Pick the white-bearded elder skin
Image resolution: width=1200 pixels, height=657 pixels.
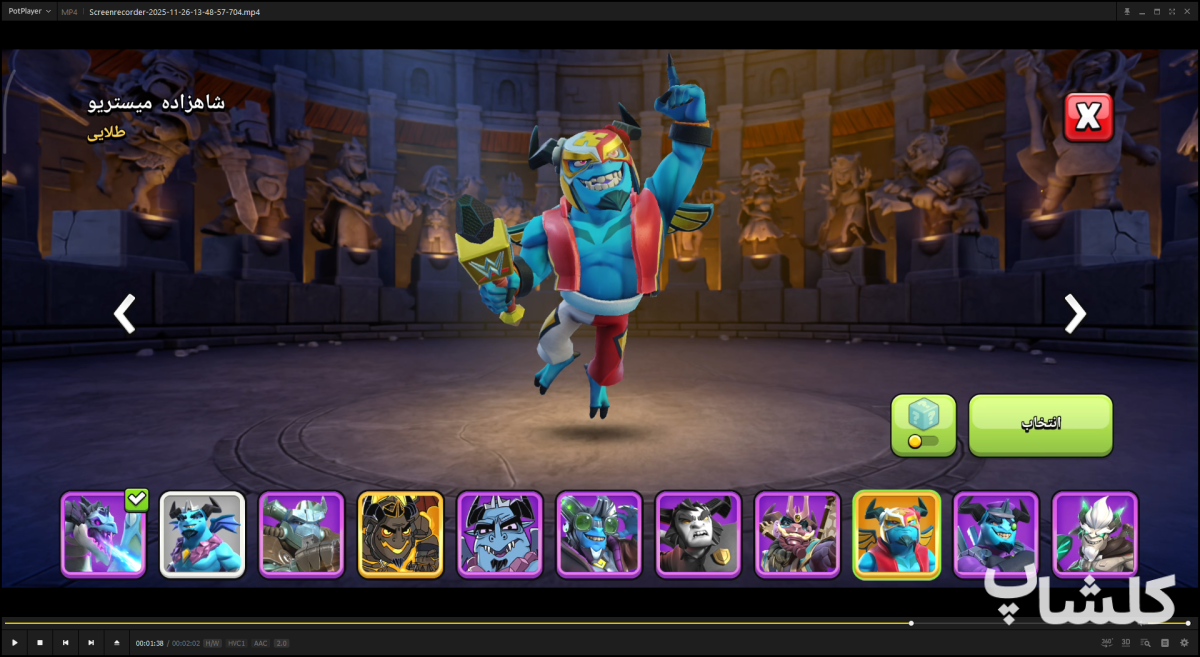click(1095, 534)
